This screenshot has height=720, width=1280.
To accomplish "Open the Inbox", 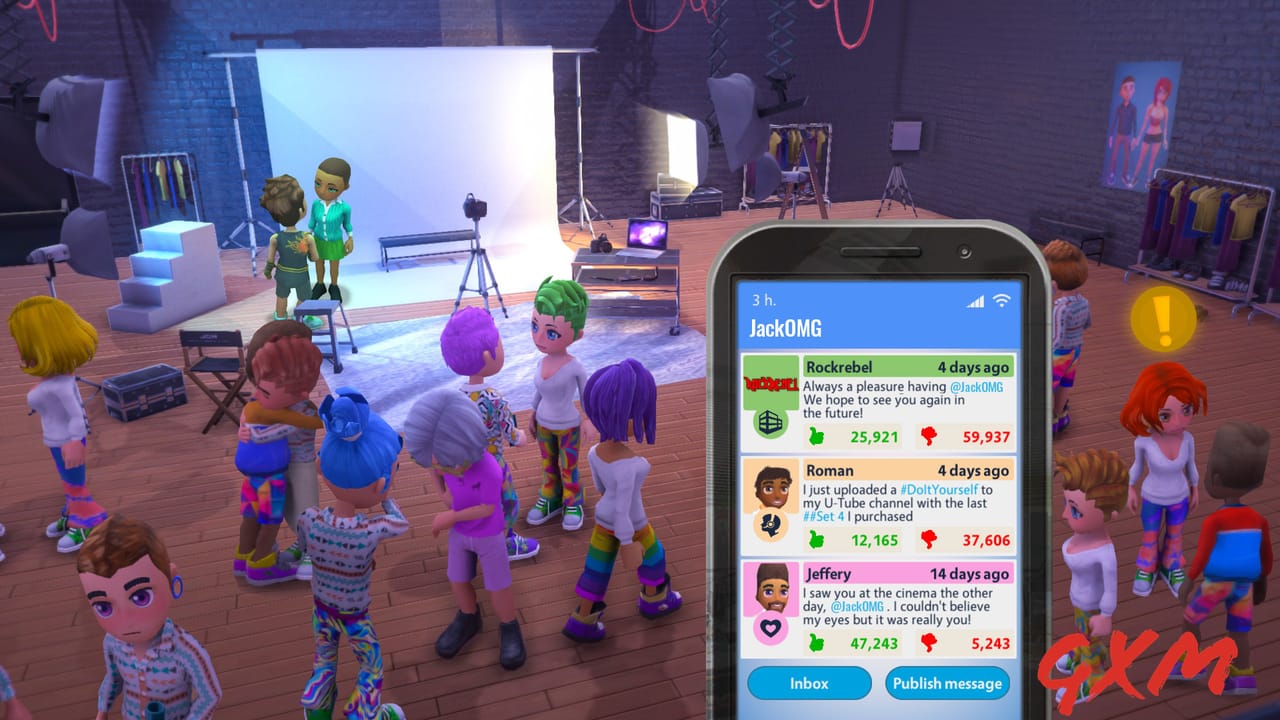I will pyautogui.click(x=808, y=684).
